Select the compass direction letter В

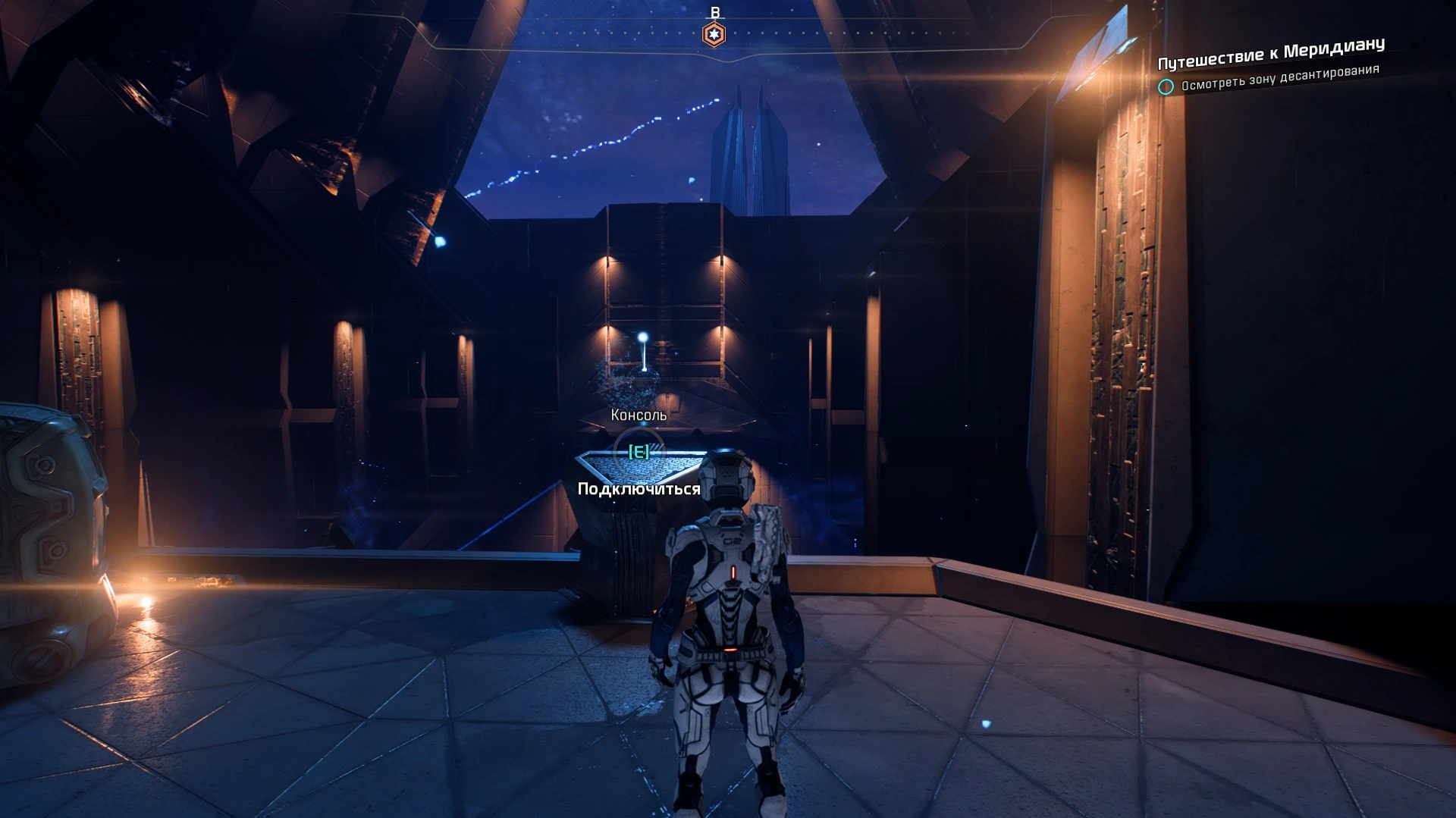[714, 12]
